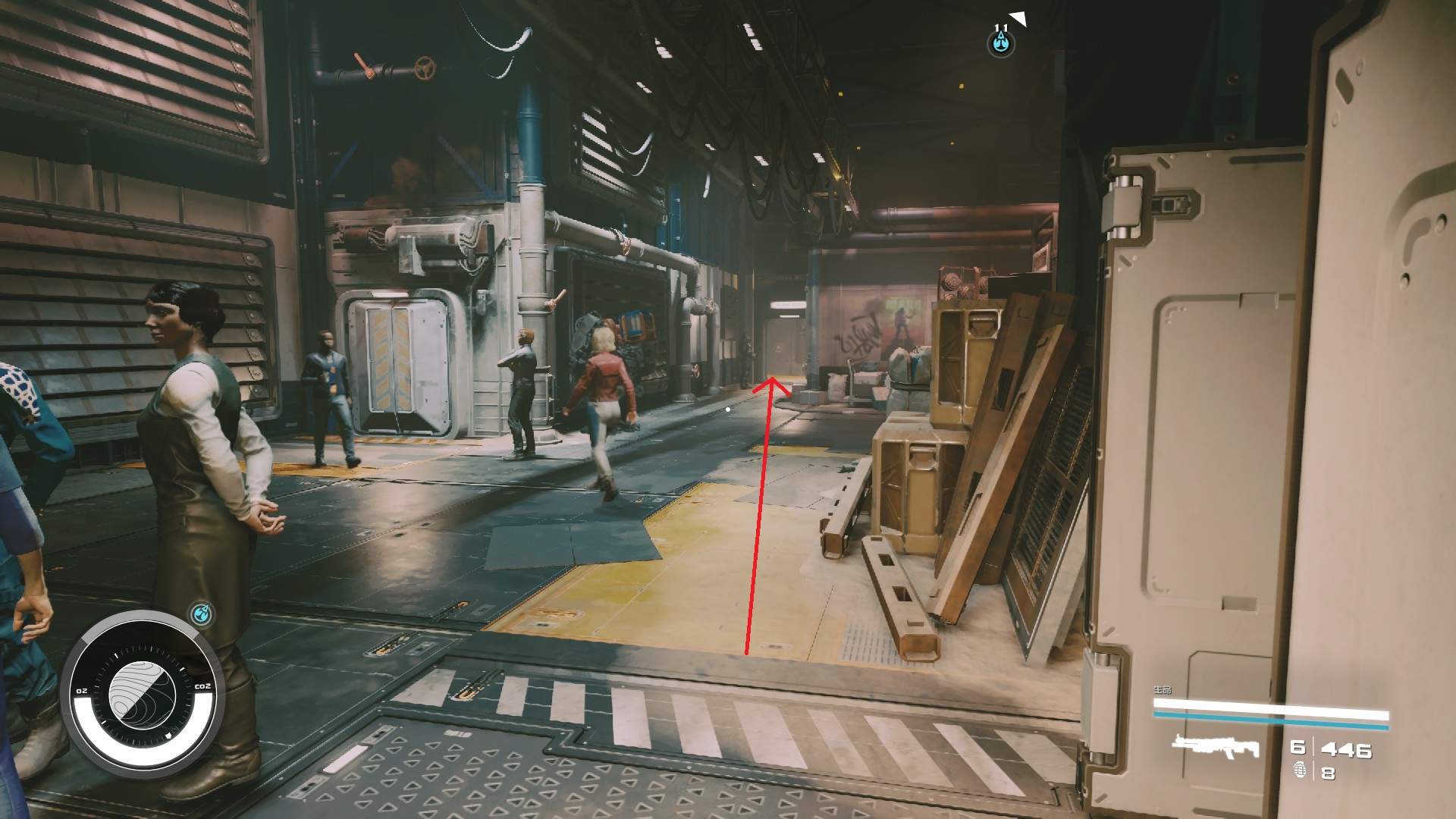
Task: Select the blue quest marker at top
Action: tap(1002, 43)
